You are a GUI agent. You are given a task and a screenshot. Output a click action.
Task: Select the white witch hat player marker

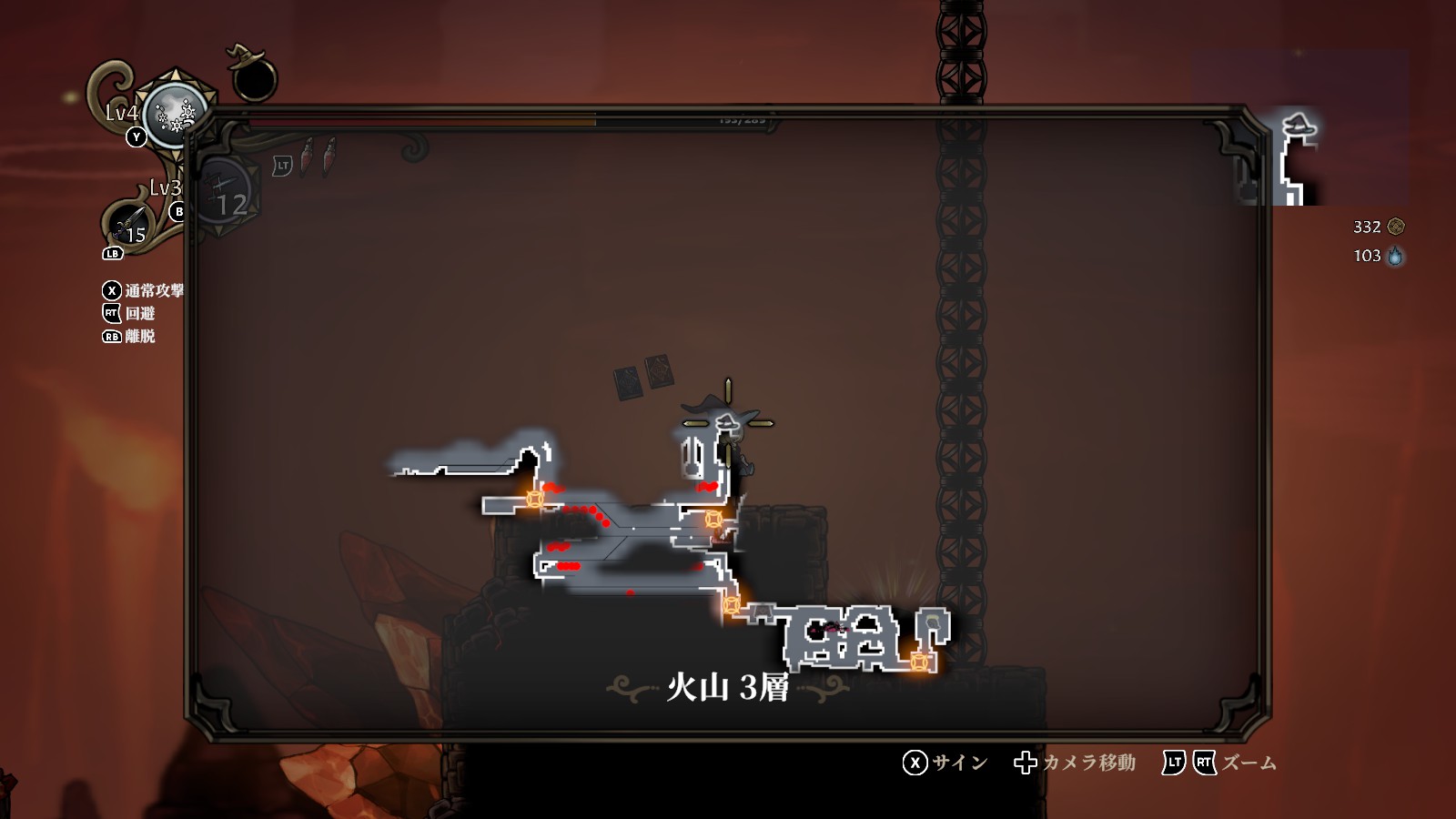pos(727,422)
